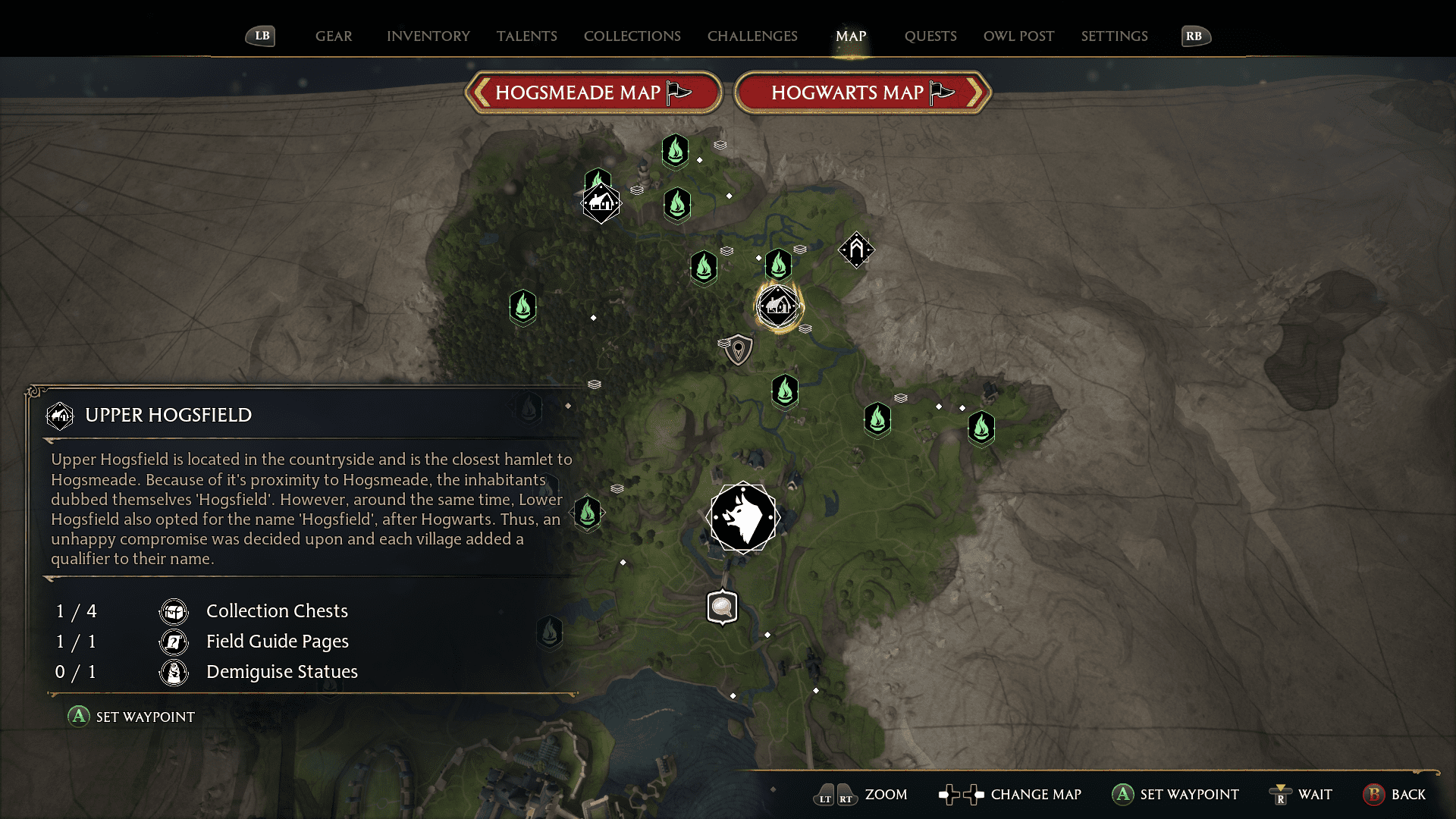Click the ZOOM control in the bottom bar
1456x819 pixels.
coord(884,795)
